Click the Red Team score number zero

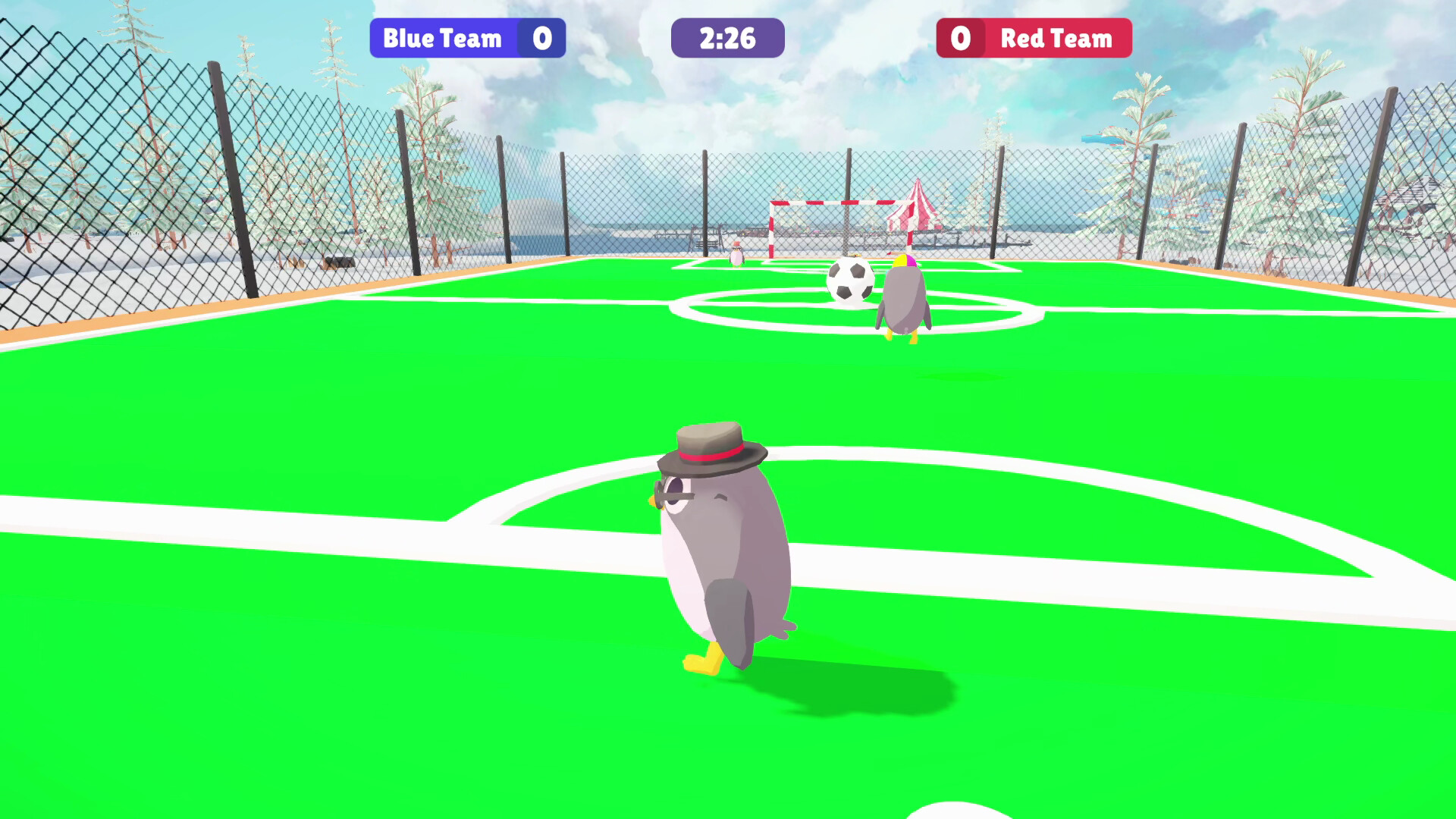click(x=962, y=38)
